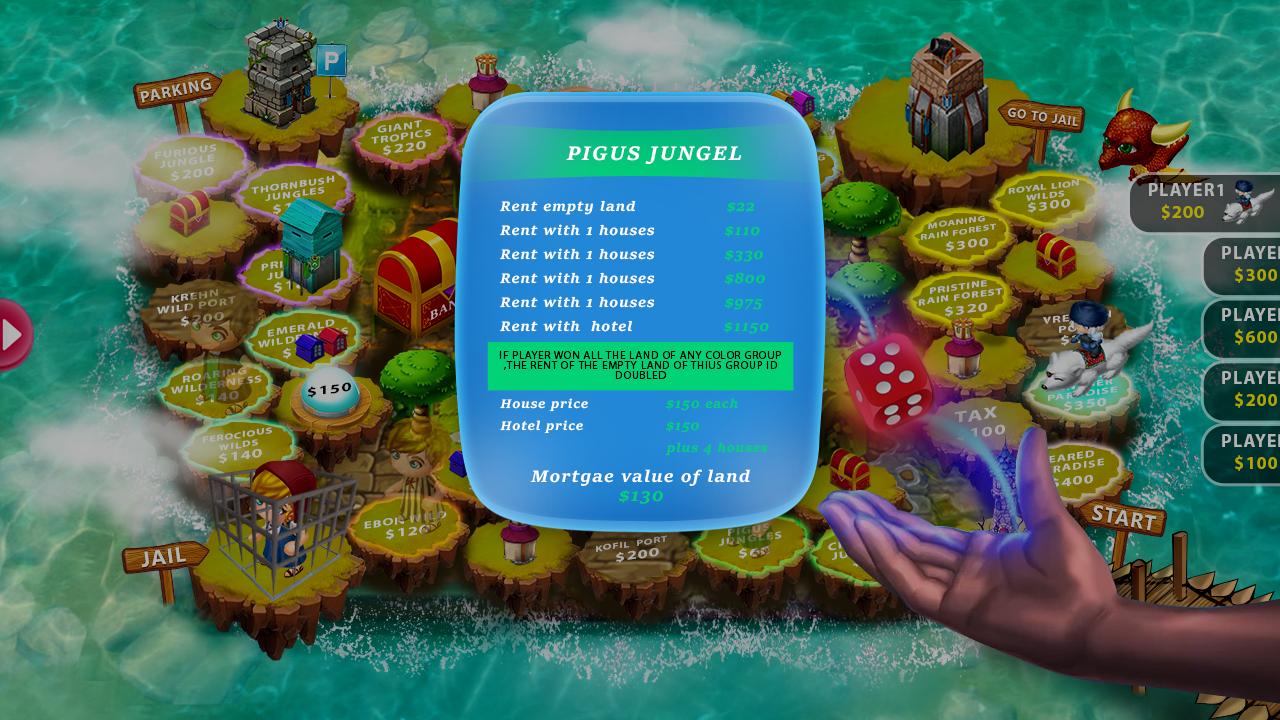The image size is (1280, 720).
Task: Roll the red dice
Action: (888, 383)
